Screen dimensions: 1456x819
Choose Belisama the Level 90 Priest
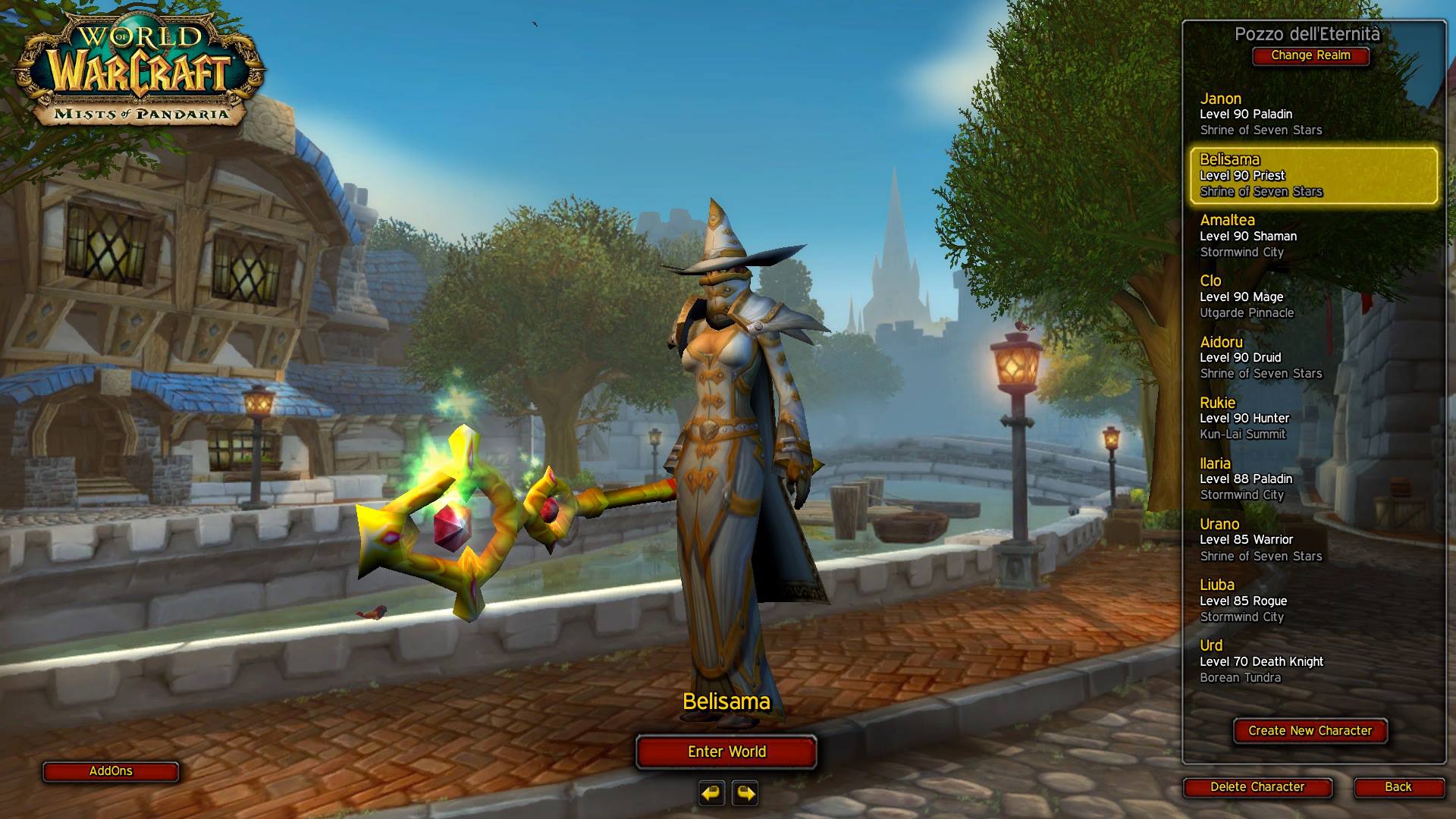coord(1313,175)
